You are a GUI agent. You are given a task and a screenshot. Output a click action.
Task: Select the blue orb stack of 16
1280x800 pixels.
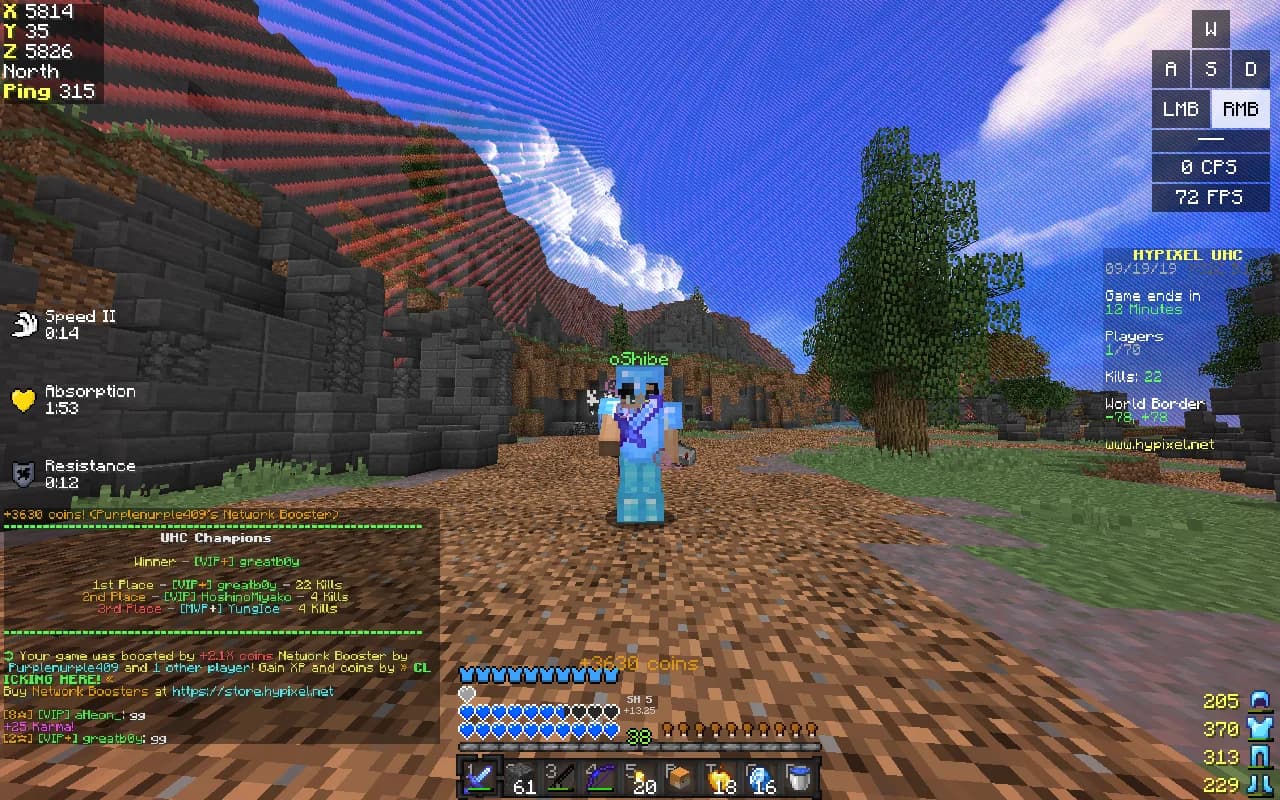[x=760, y=777]
